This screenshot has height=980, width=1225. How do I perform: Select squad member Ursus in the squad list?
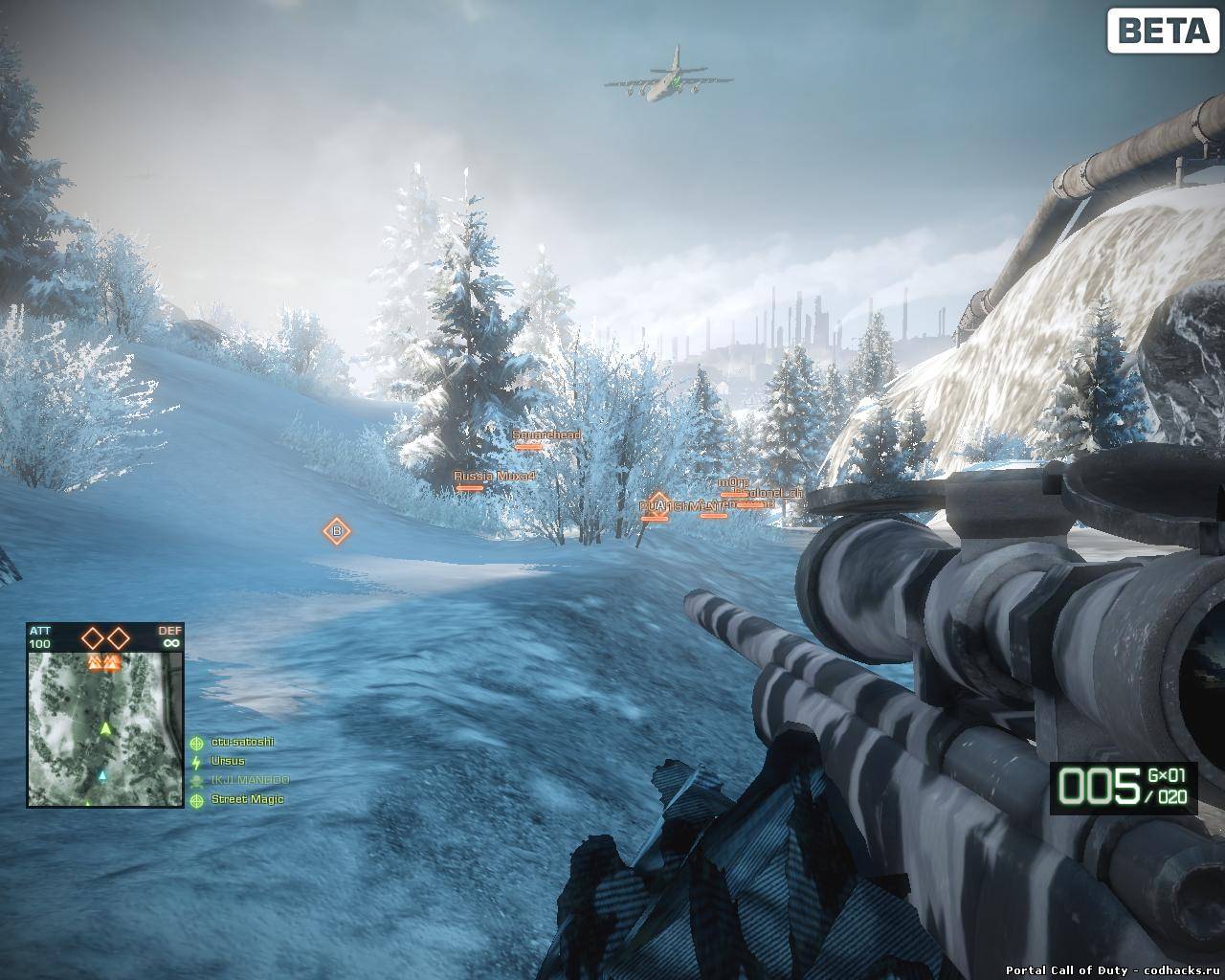tap(227, 761)
